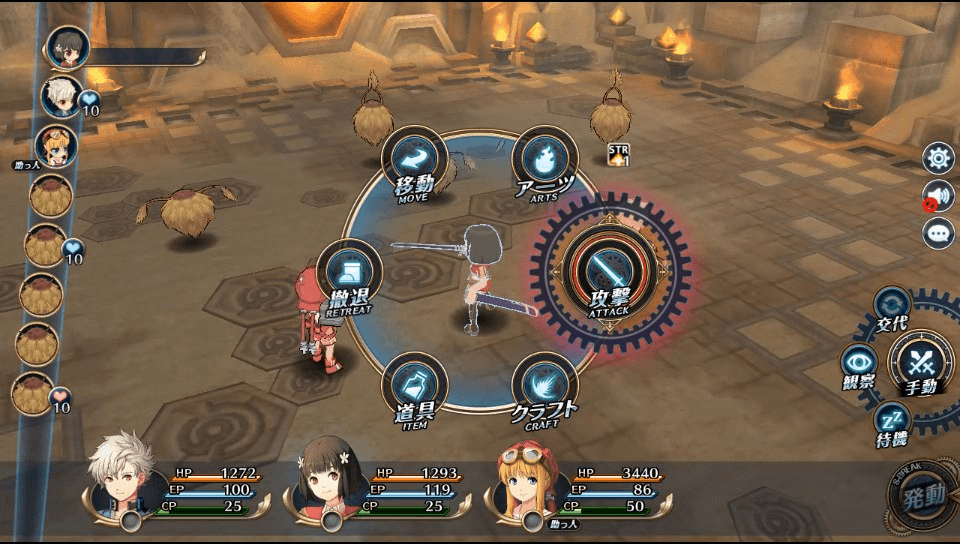The height and width of the screenshot is (544, 960).
Task: Open the chat bubble icon
Action: 938,234
